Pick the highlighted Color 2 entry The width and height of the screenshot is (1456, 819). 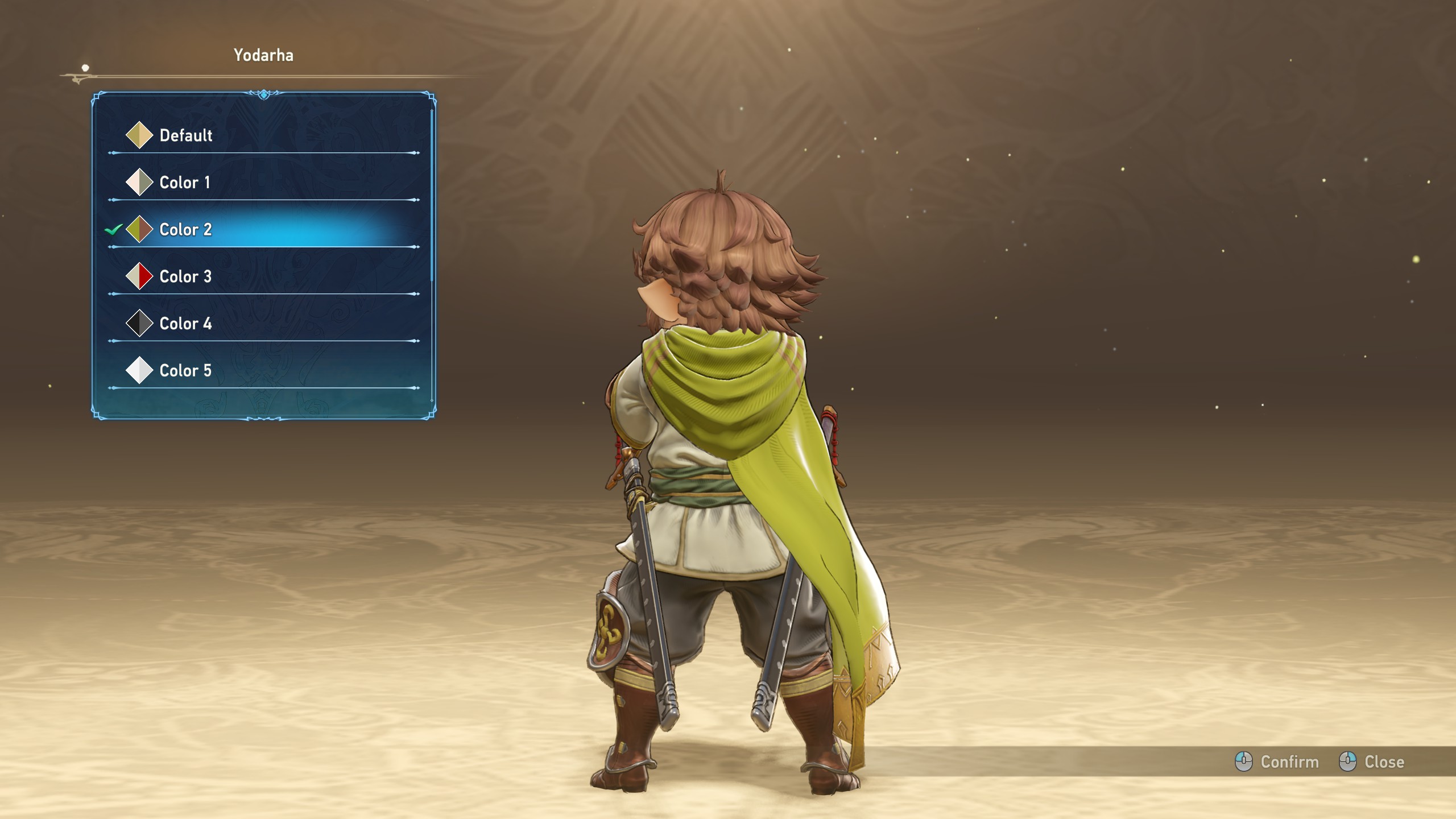(185, 230)
